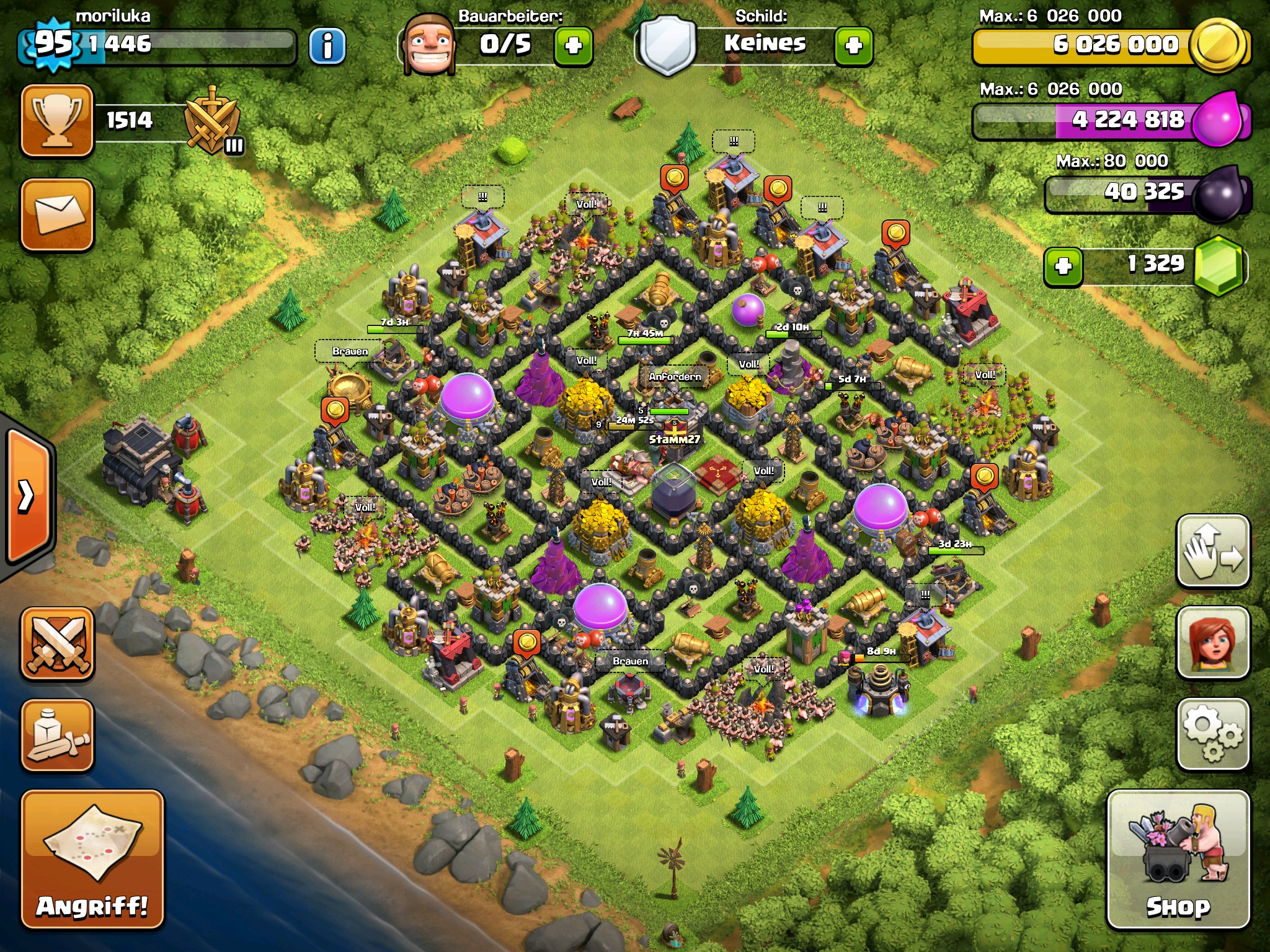Screen dimensions: 1270x952
Task: Buy more gems with the green plus
Action: tap(1063, 267)
